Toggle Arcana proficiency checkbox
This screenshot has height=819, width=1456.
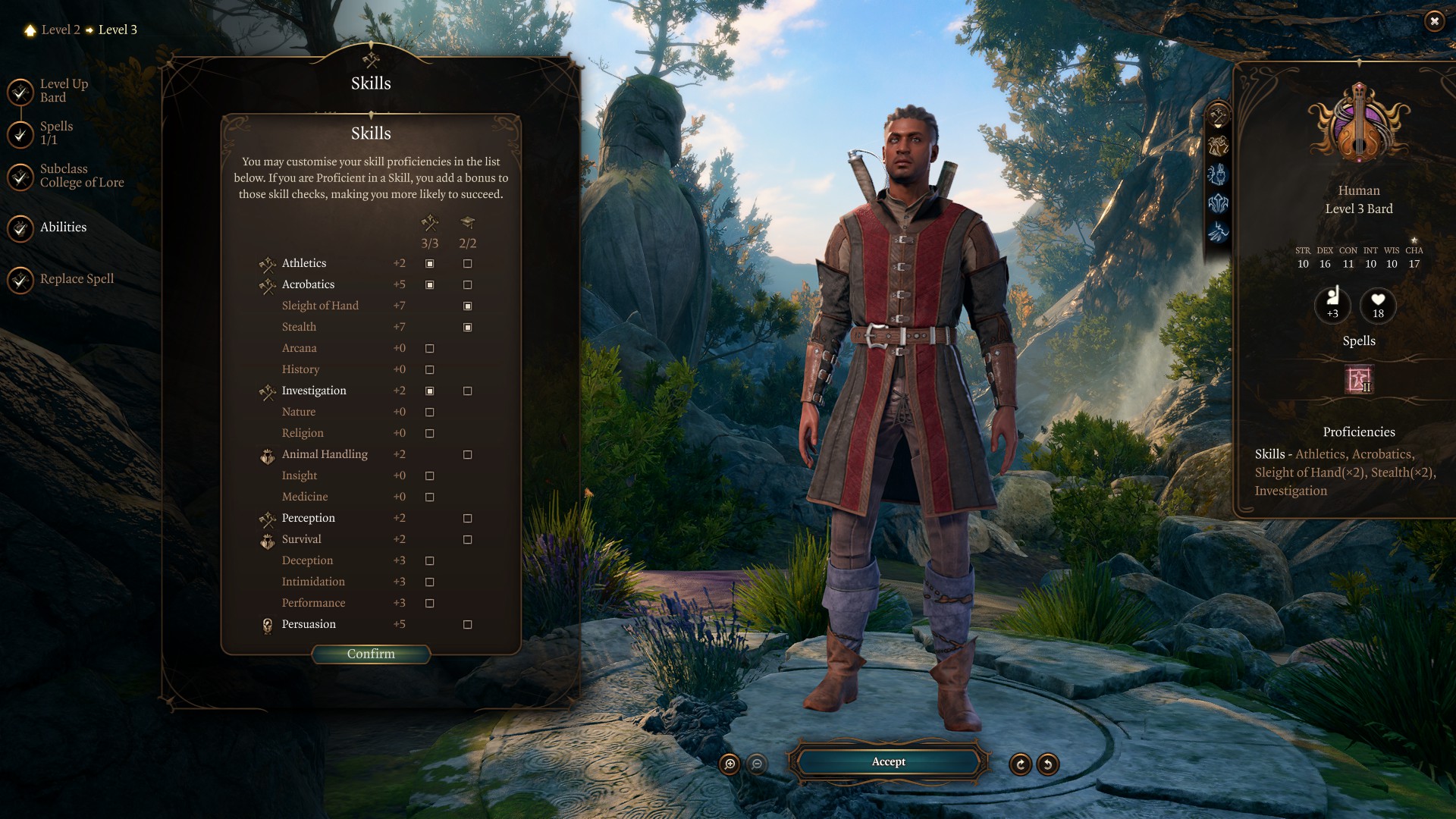pos(430,348)
